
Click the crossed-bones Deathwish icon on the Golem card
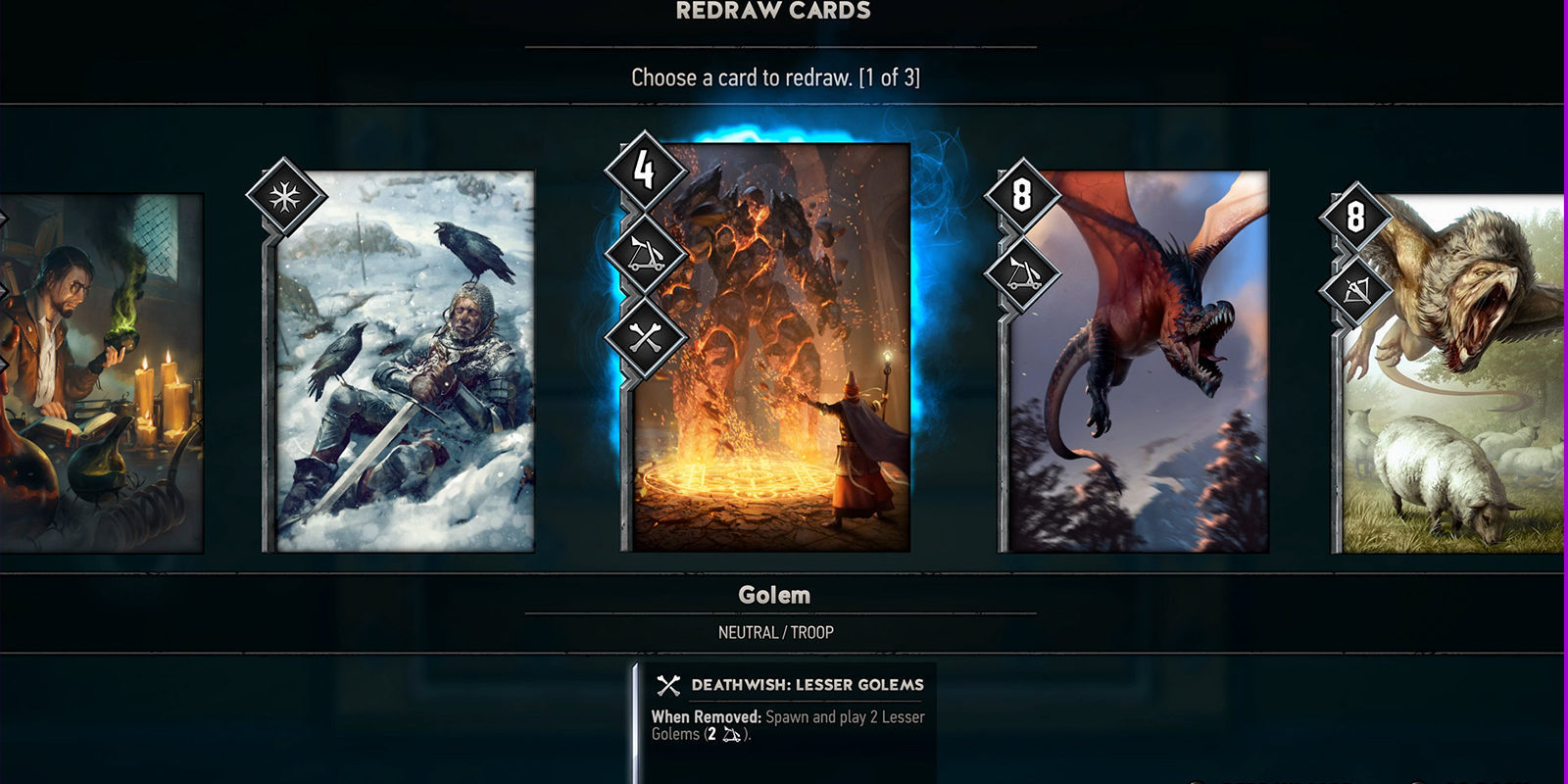pos(645,333)
